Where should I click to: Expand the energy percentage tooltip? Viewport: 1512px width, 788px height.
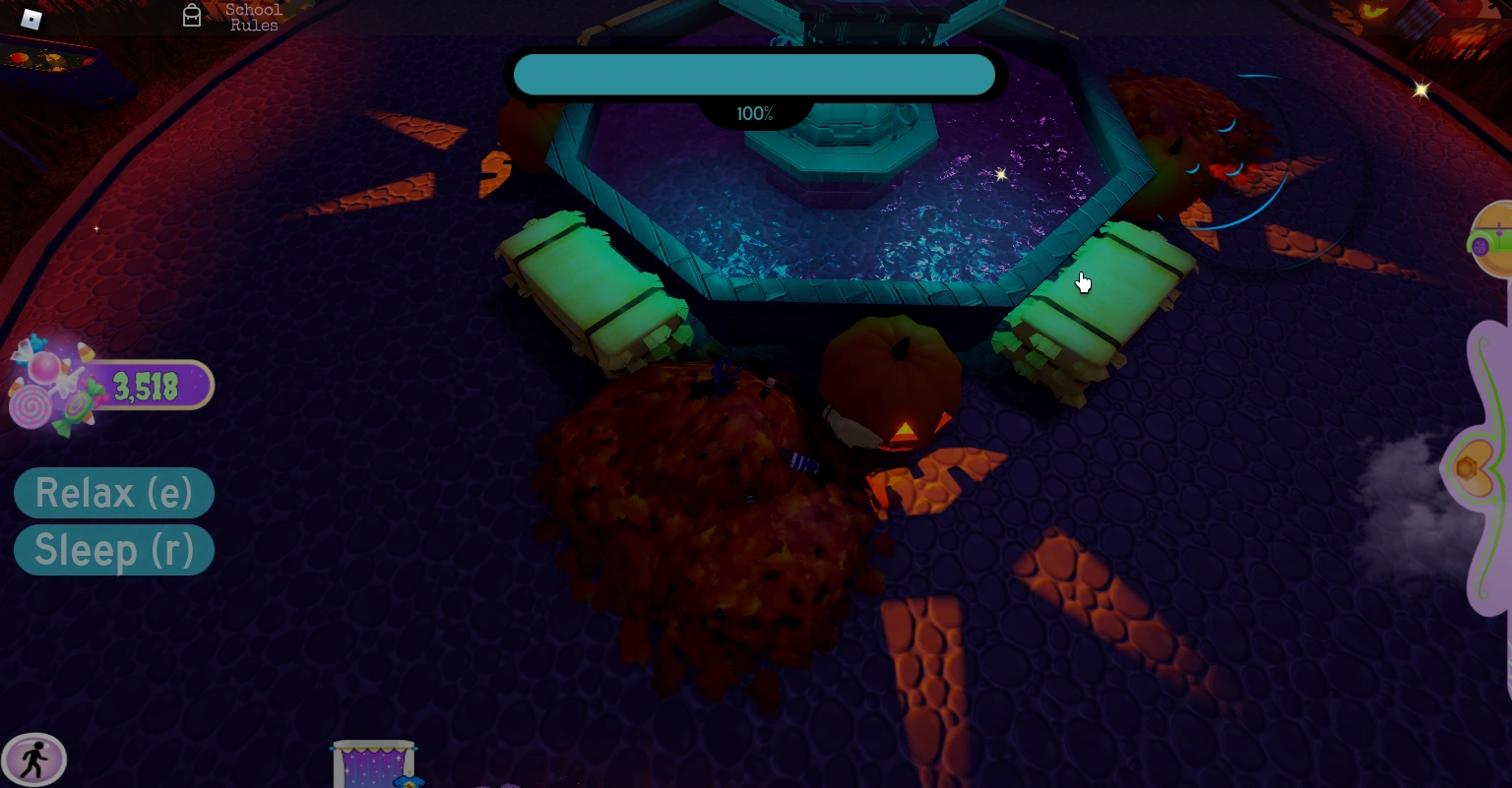[x=754, y=112]
